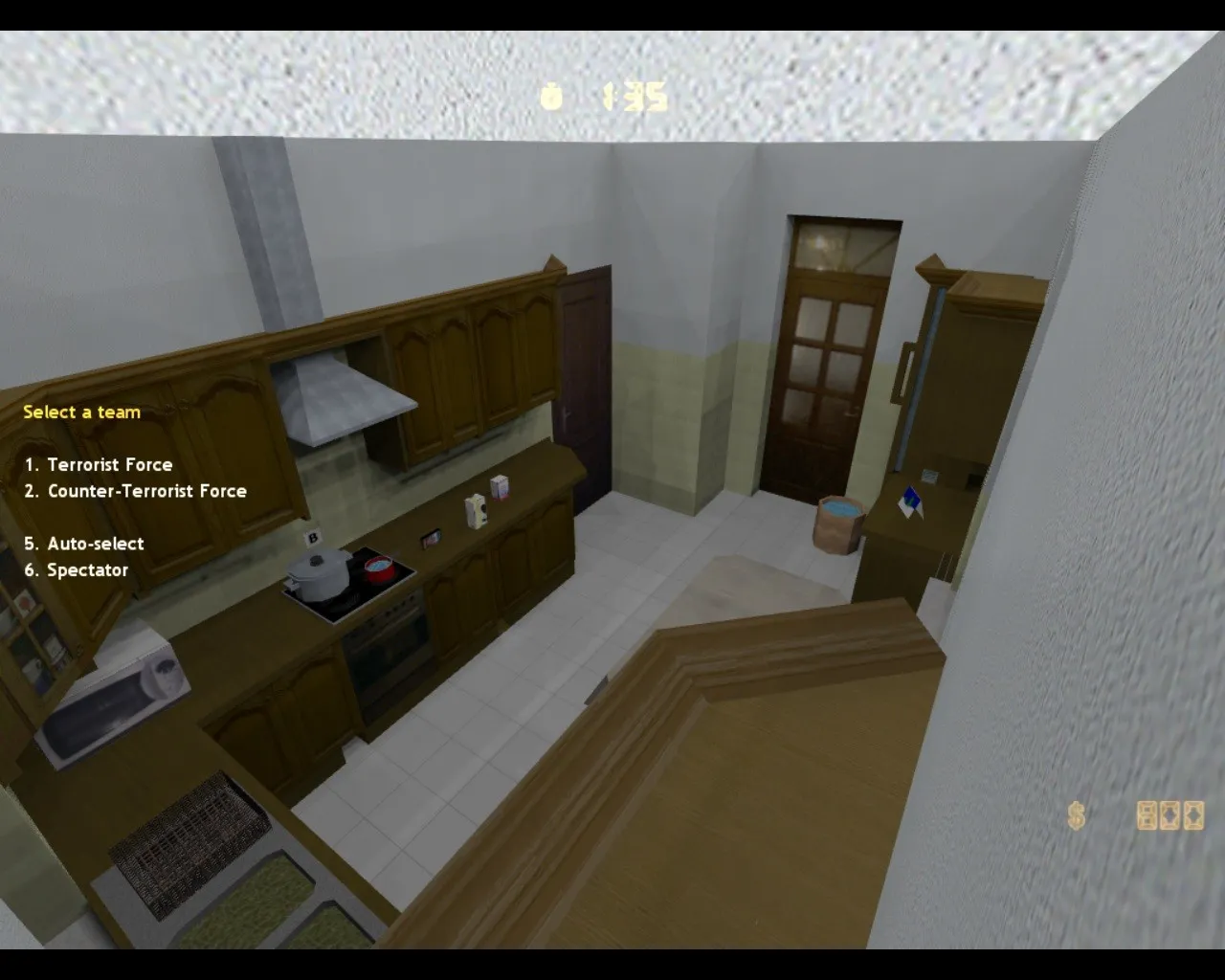The image size is (1225, 980).
Task: Click the dollar sign money icon
Action: tap(1074, 815)
